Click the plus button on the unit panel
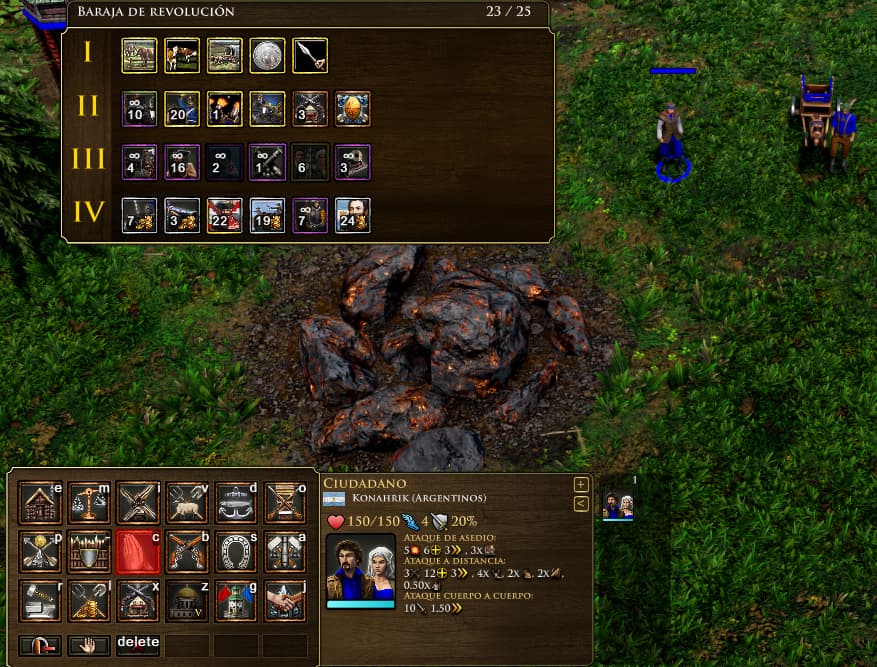Image resolution: width=877 pixels, height=667 pixels. pos(580,485)
